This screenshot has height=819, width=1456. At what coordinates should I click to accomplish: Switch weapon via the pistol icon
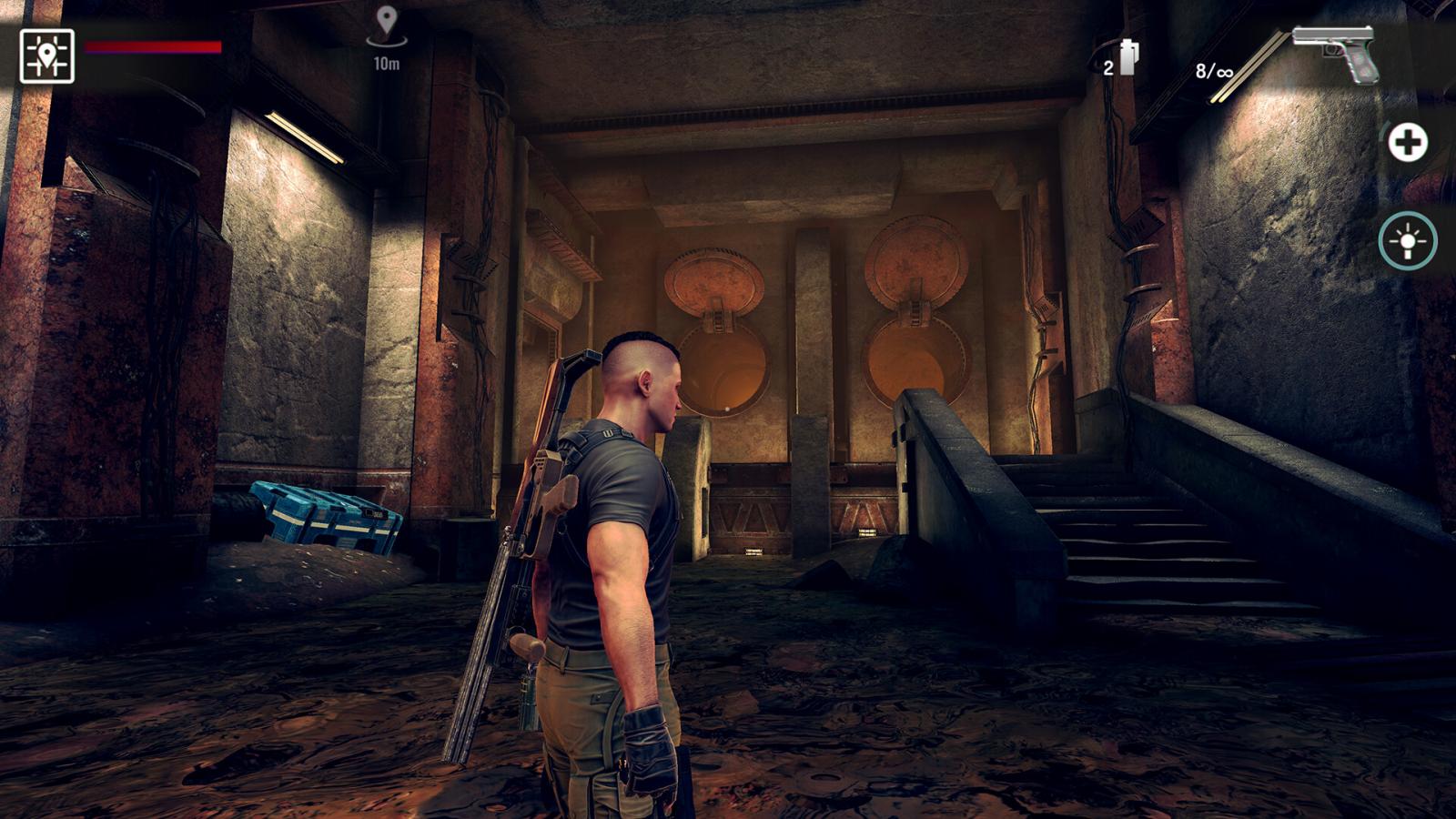(1337, 53)
